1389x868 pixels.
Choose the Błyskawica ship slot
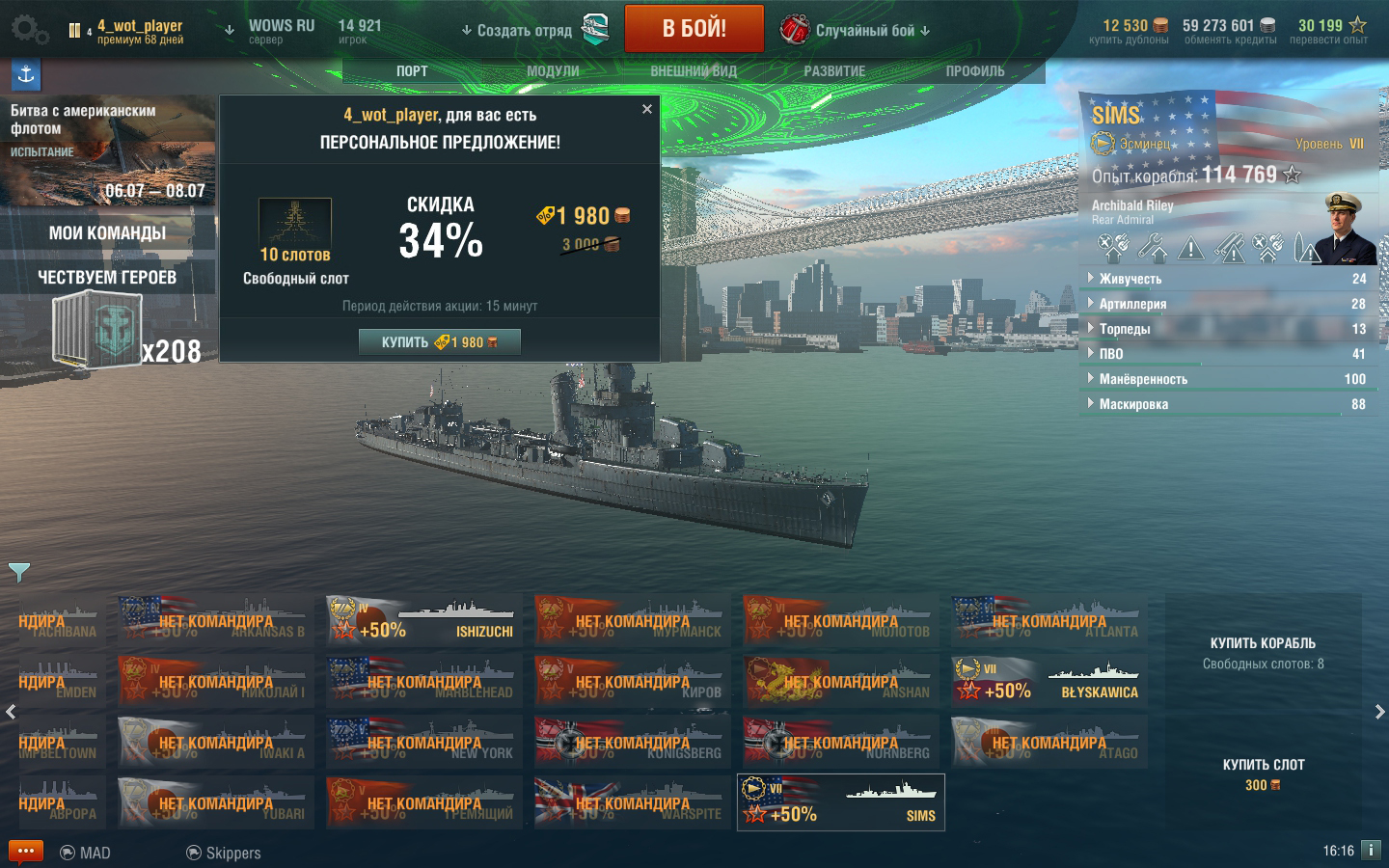tap(1049, 681)
